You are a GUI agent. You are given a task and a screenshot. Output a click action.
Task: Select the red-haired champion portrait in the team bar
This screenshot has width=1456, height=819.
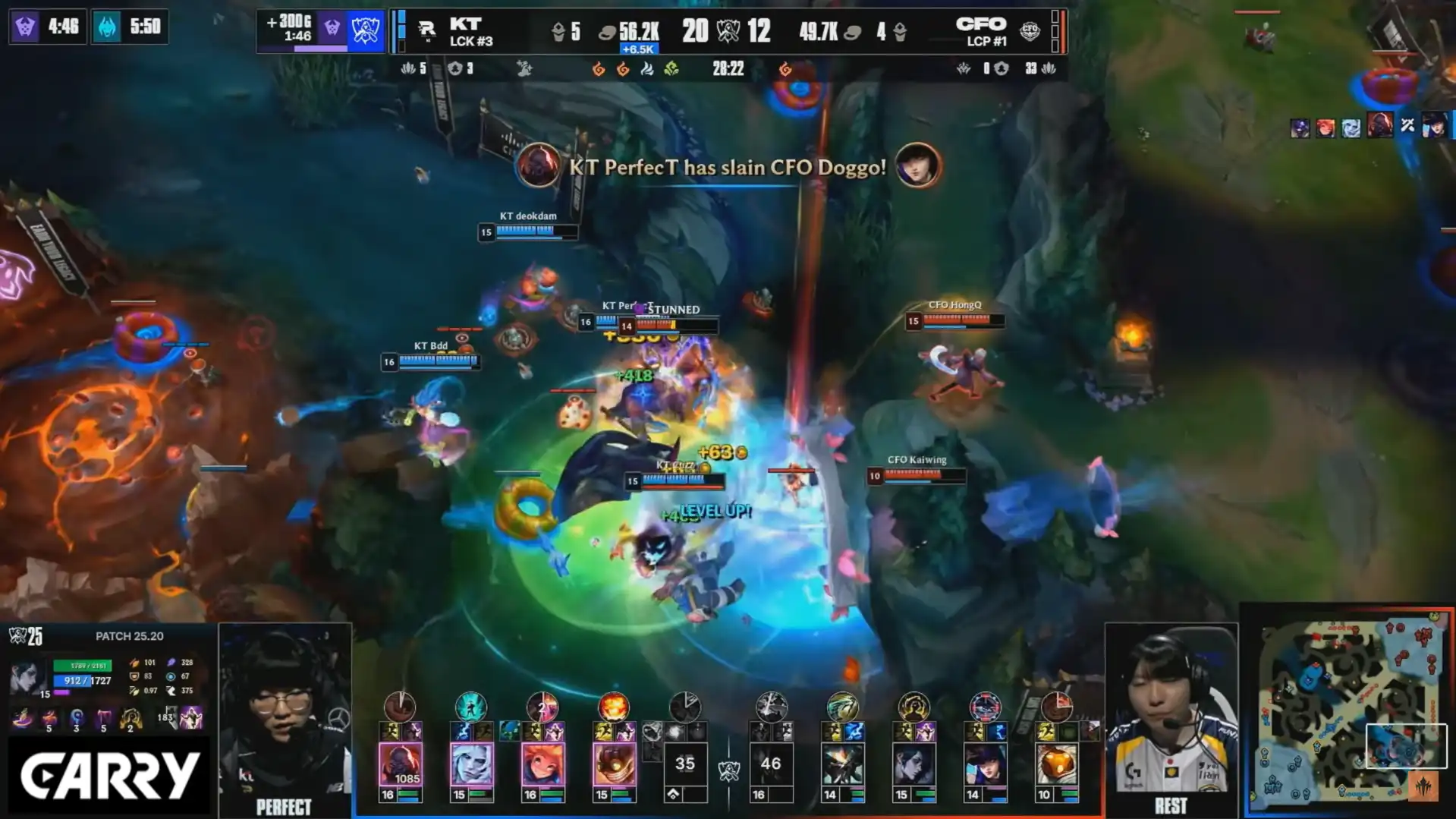pos(542,764)
